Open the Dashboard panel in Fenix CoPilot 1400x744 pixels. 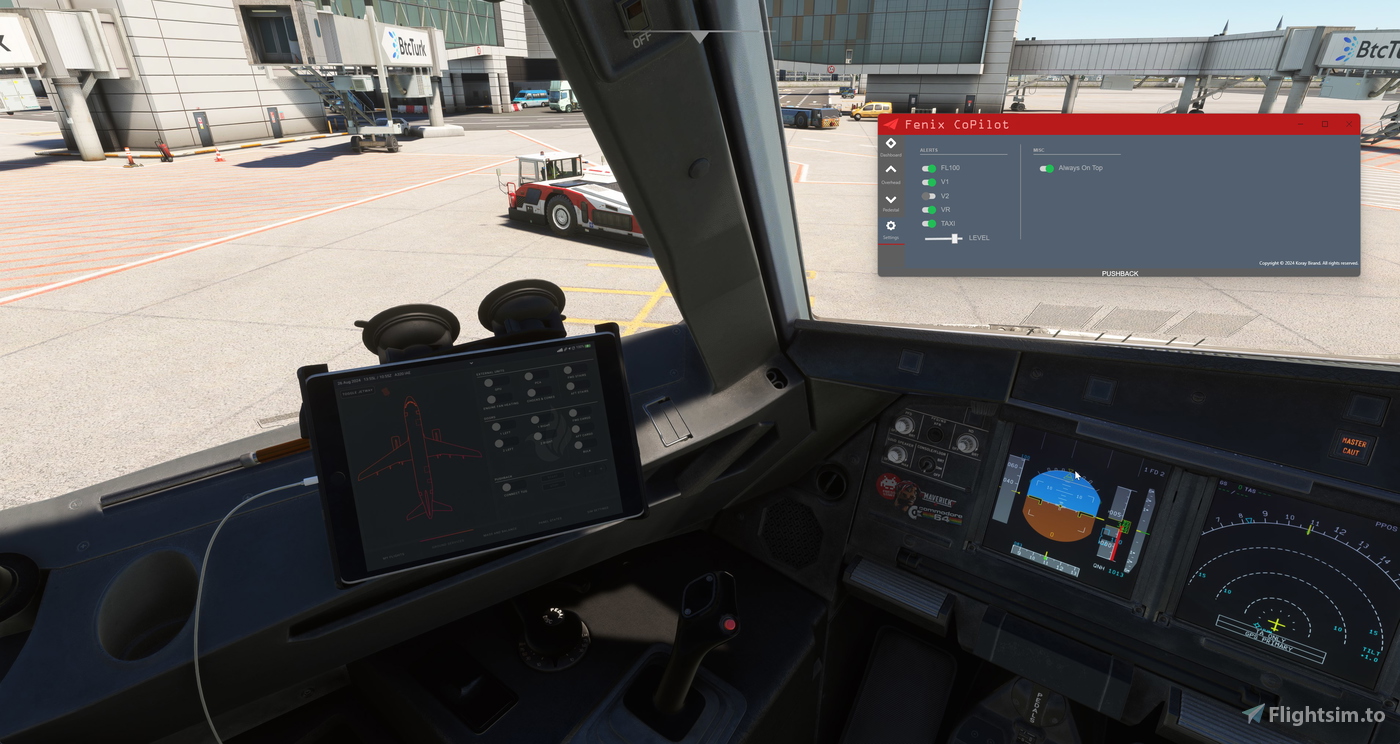(x=890, y=143)
